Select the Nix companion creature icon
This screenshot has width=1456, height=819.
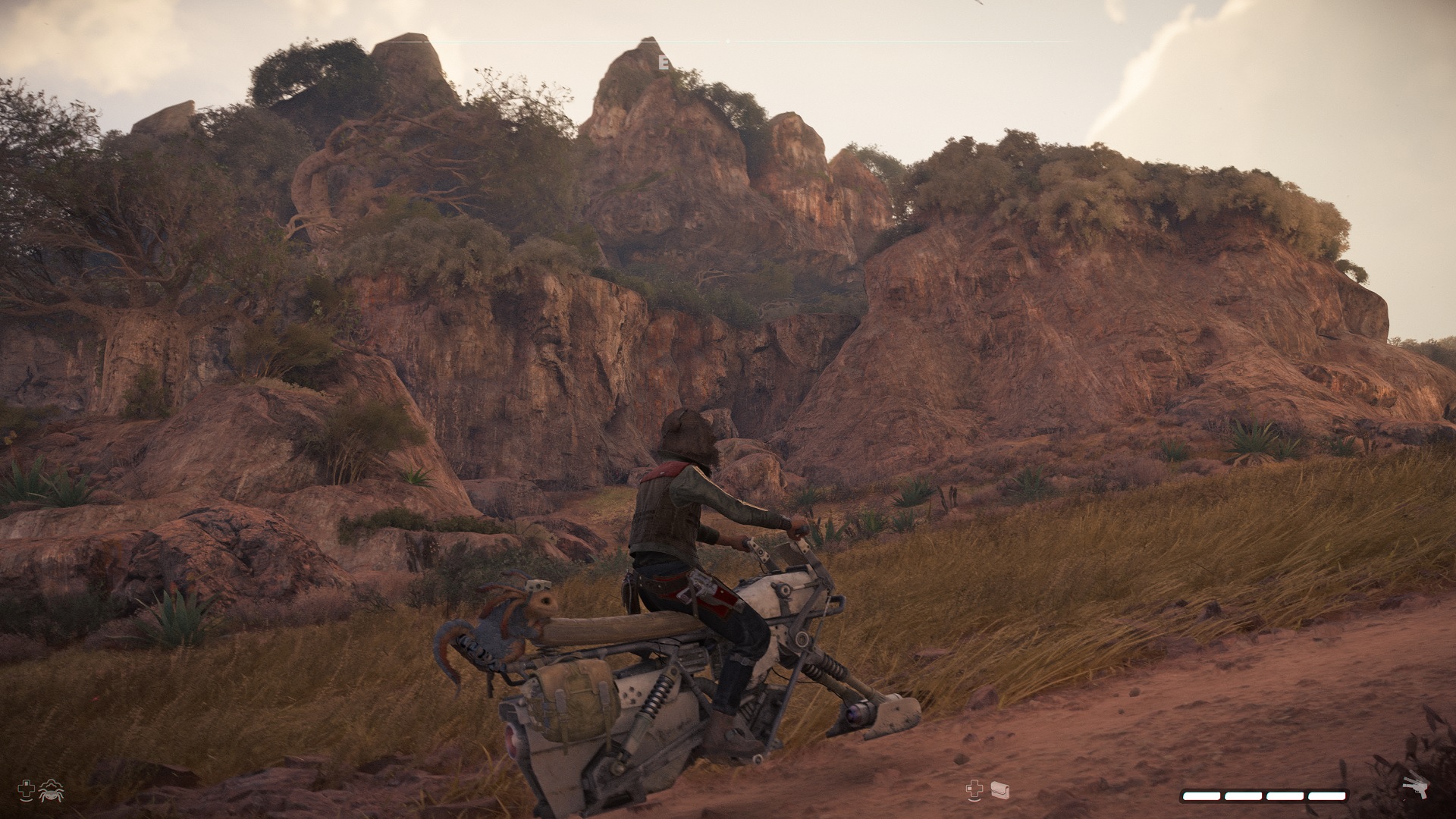pyautogui.click(x=51, y=790)
